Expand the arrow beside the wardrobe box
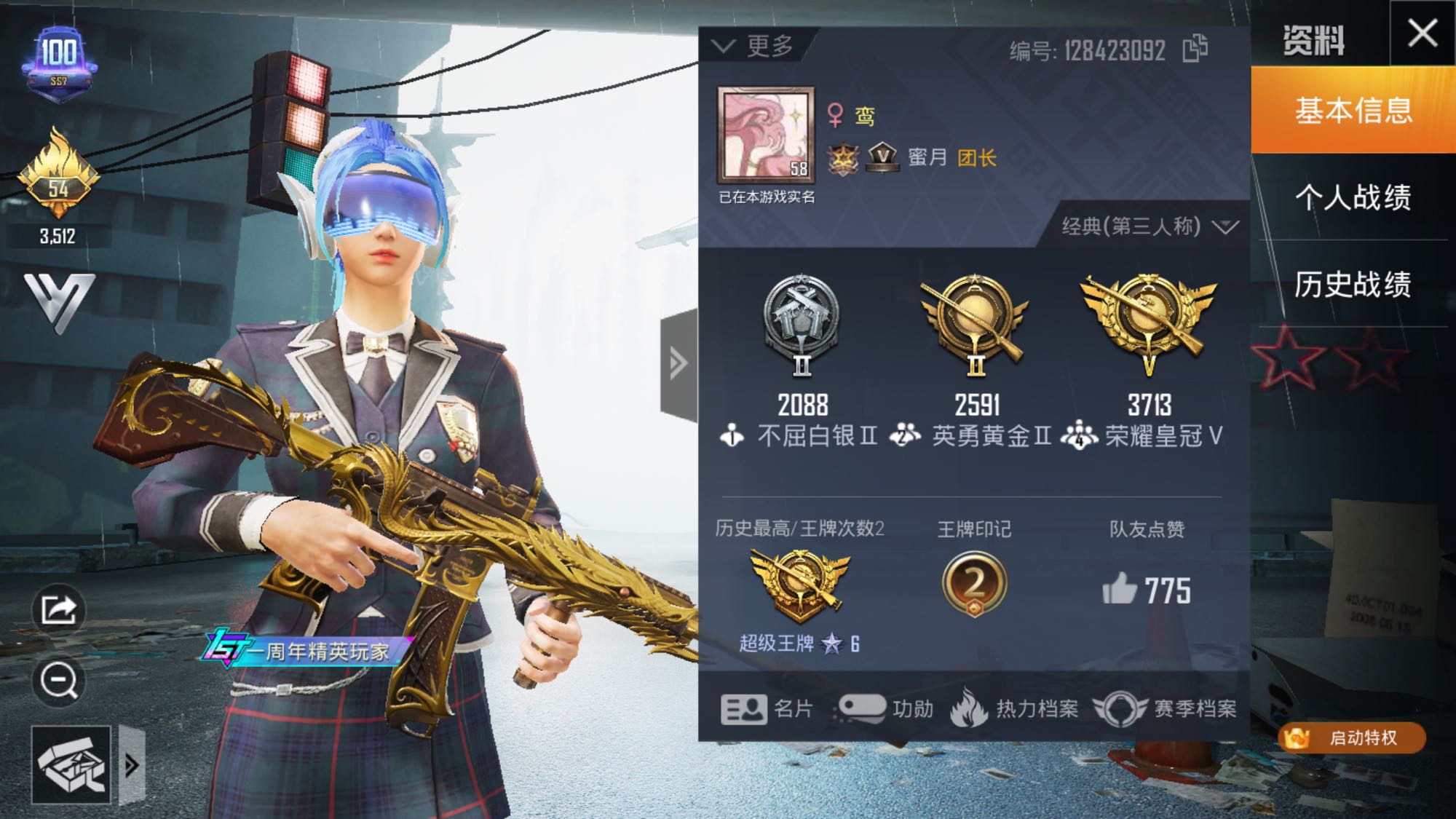This screenshot has width=1456, height=819. click(132, 764)
